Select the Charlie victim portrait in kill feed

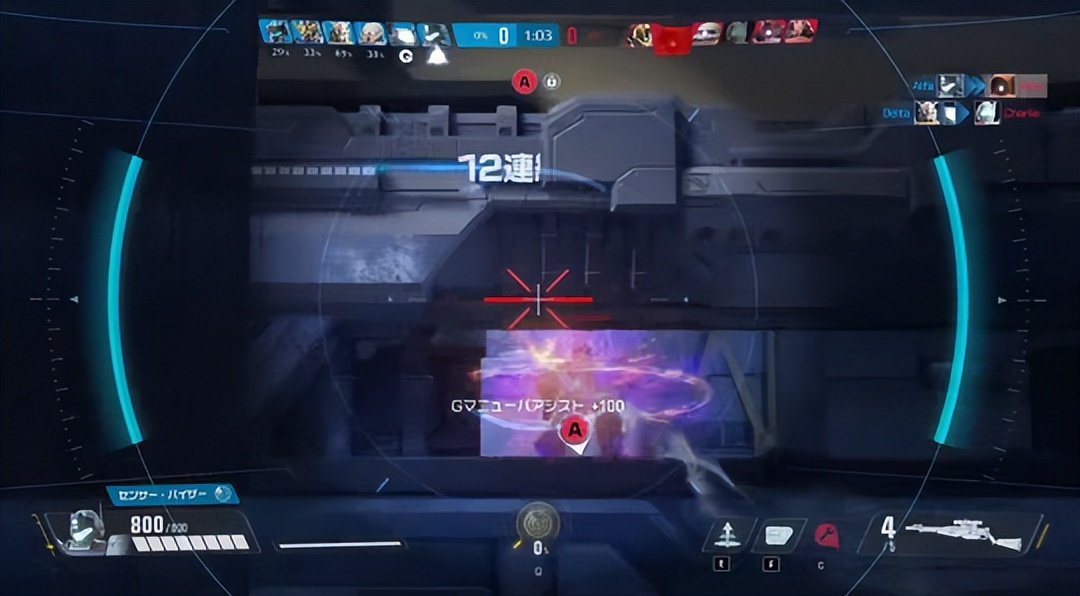coord(987,113)
